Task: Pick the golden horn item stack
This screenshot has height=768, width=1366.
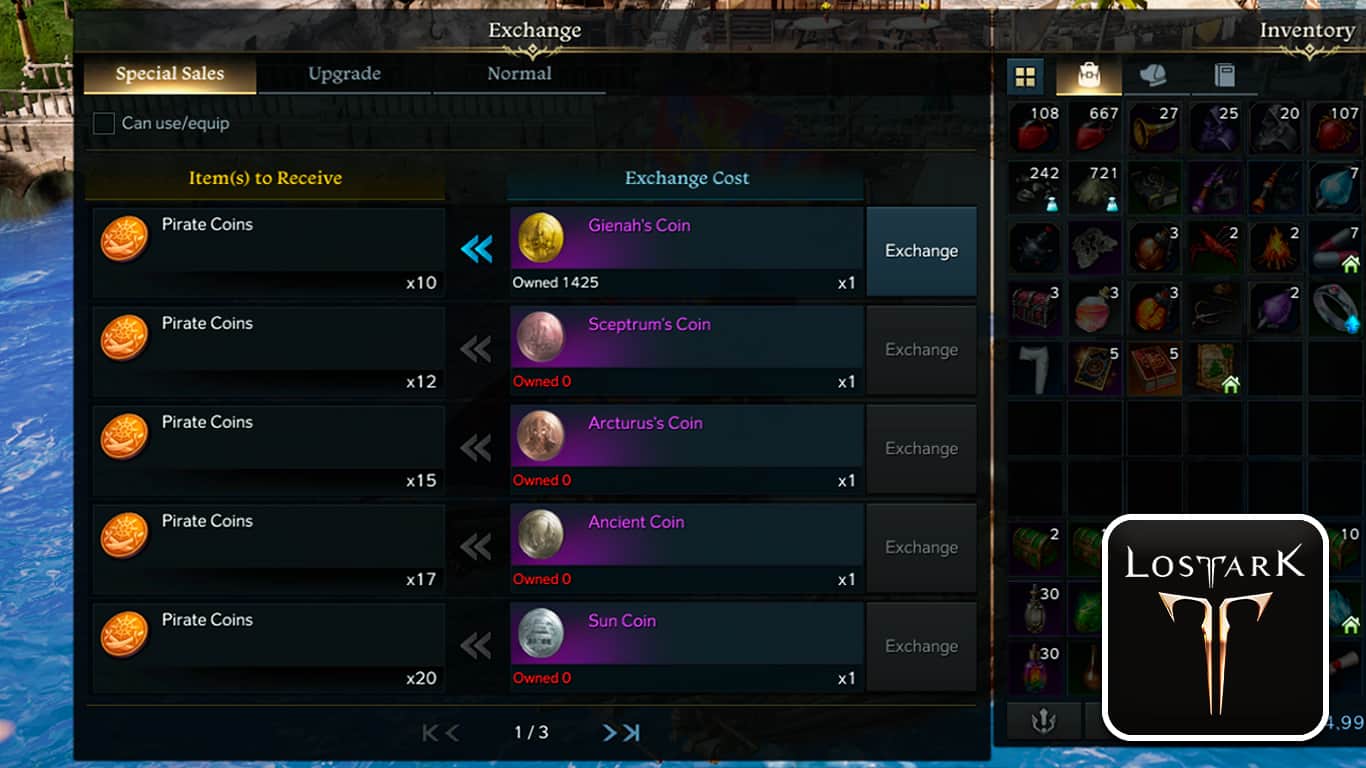Action: pyautogui.click(x=1154, y=129)
